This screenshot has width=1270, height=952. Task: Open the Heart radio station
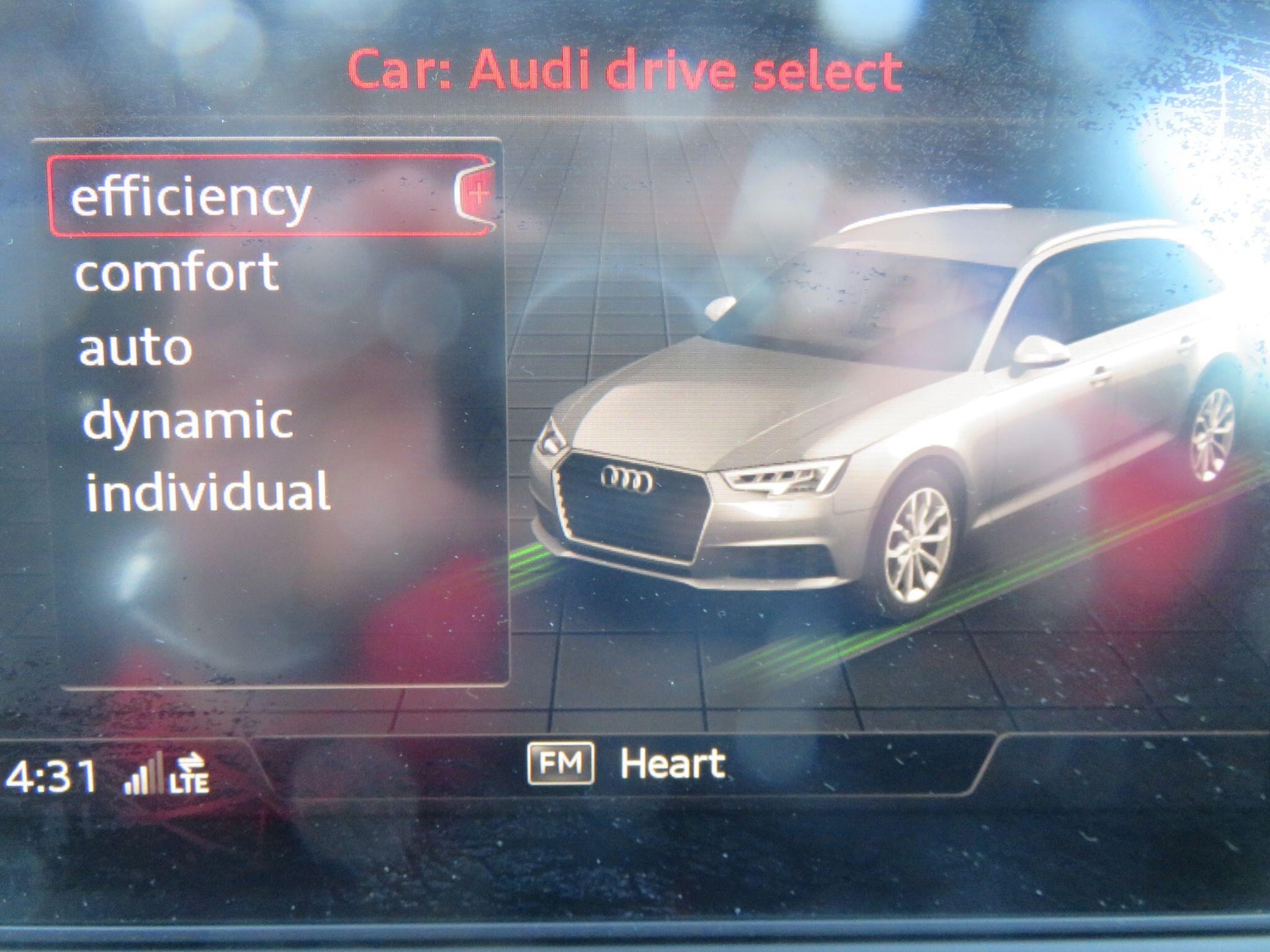click(673, 763)
